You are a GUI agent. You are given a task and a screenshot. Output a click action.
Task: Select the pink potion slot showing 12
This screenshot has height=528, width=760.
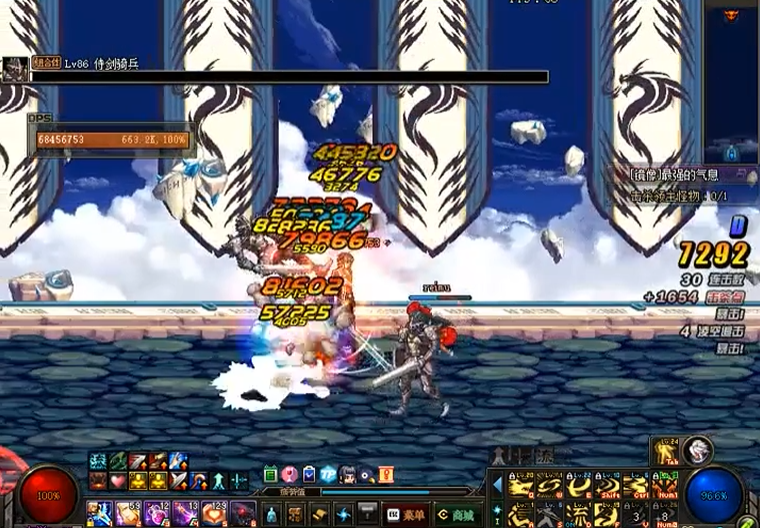point(158,513)
